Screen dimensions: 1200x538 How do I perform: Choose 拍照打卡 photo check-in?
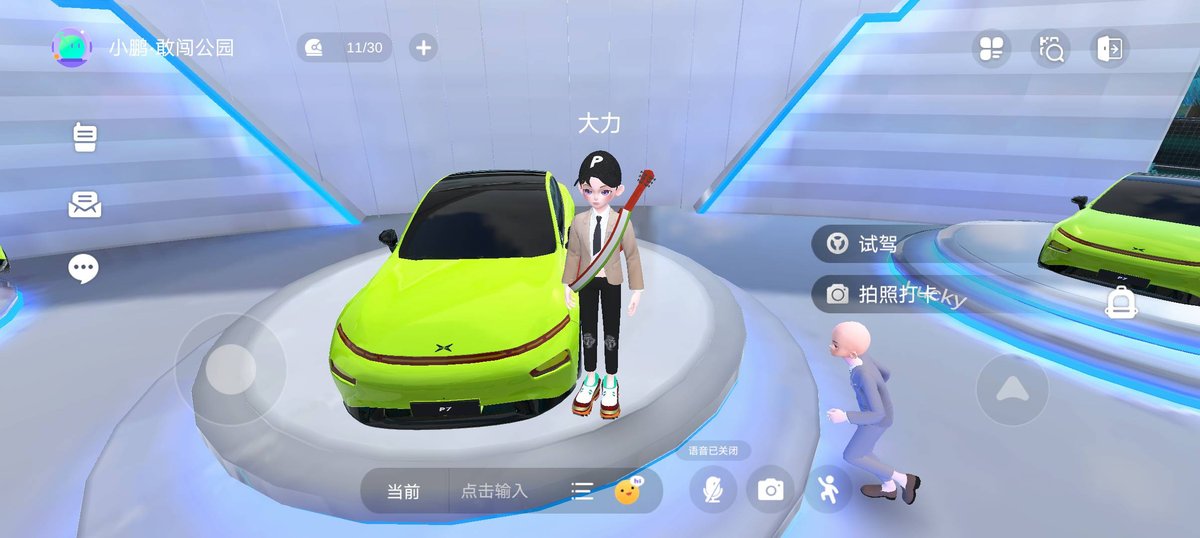point(880,294)
